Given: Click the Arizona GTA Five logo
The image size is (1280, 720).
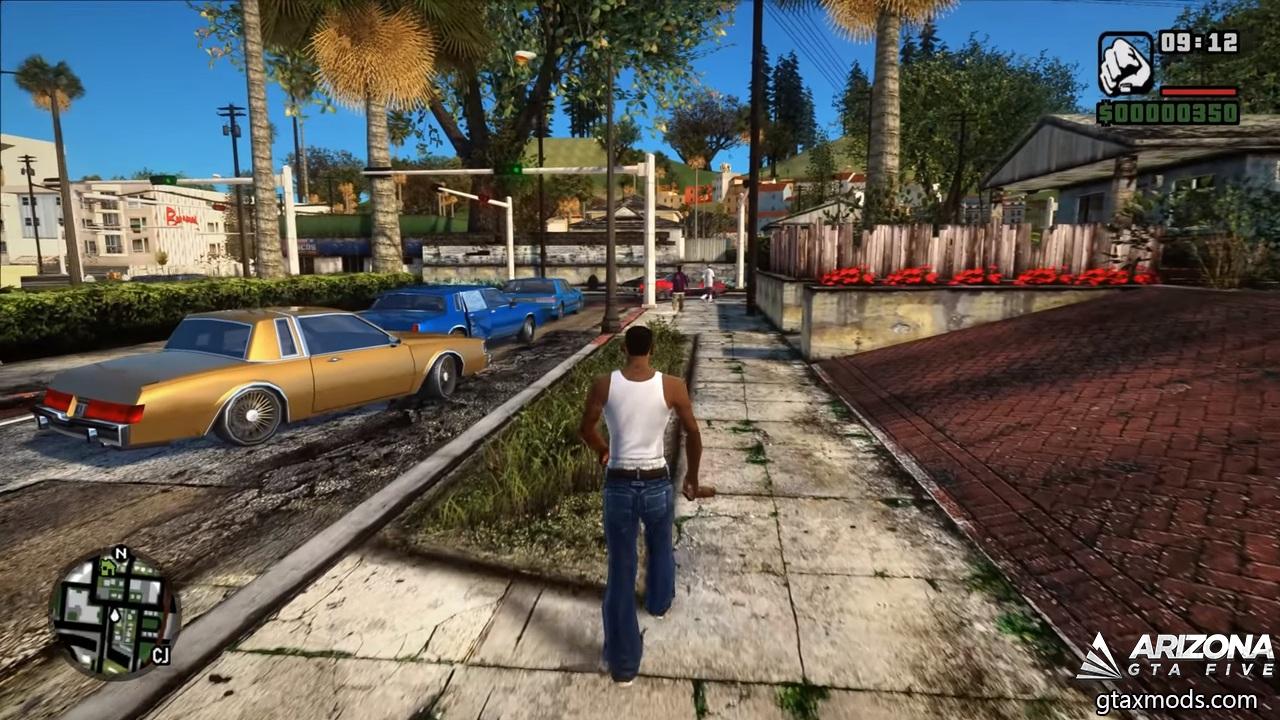Looking at the screenshot, I should pyautogui.click(x=1176, y=656).
